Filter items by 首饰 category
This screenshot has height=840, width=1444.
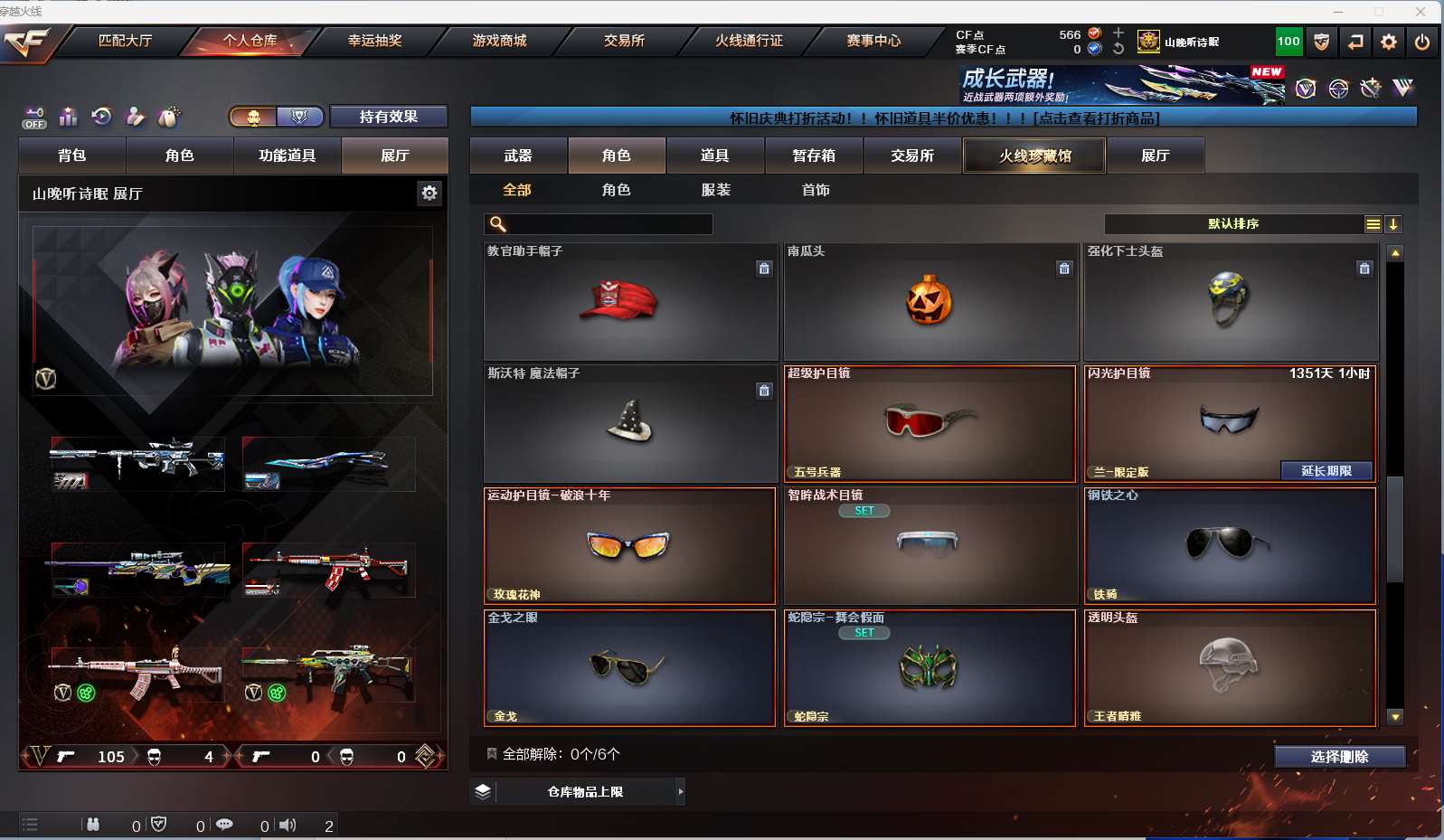[x=816, y=190]
